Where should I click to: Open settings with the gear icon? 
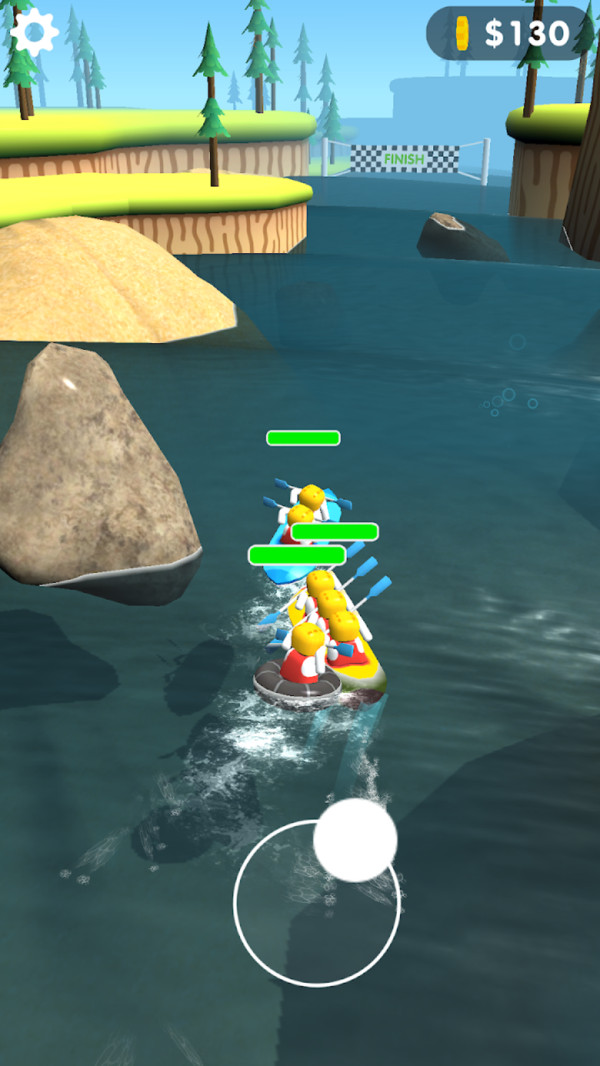(x=34, y=33)
